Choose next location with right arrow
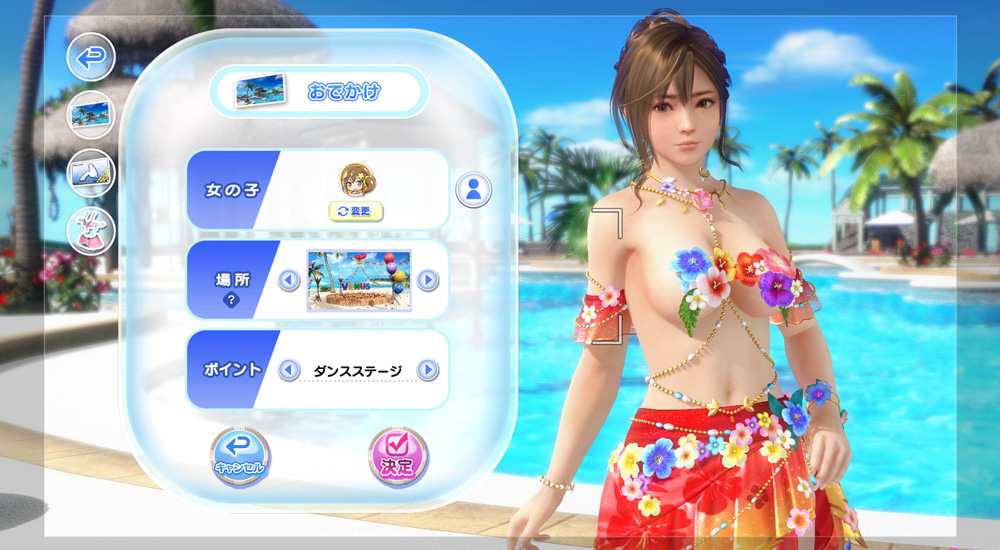Screen dimensions: 1000x550 click(428, 280)
